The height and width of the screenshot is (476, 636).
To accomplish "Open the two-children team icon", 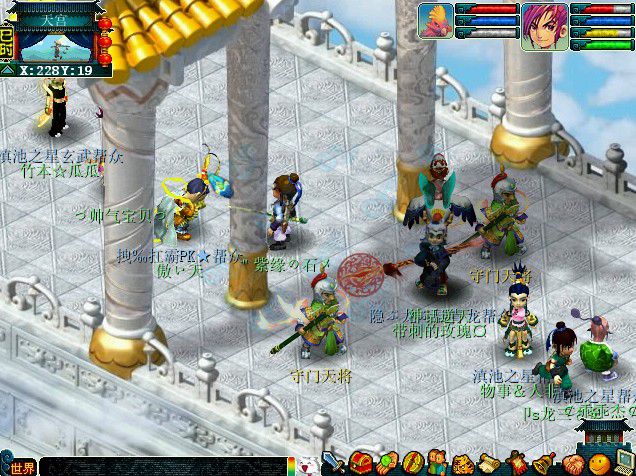I will [x=437, y=464].
